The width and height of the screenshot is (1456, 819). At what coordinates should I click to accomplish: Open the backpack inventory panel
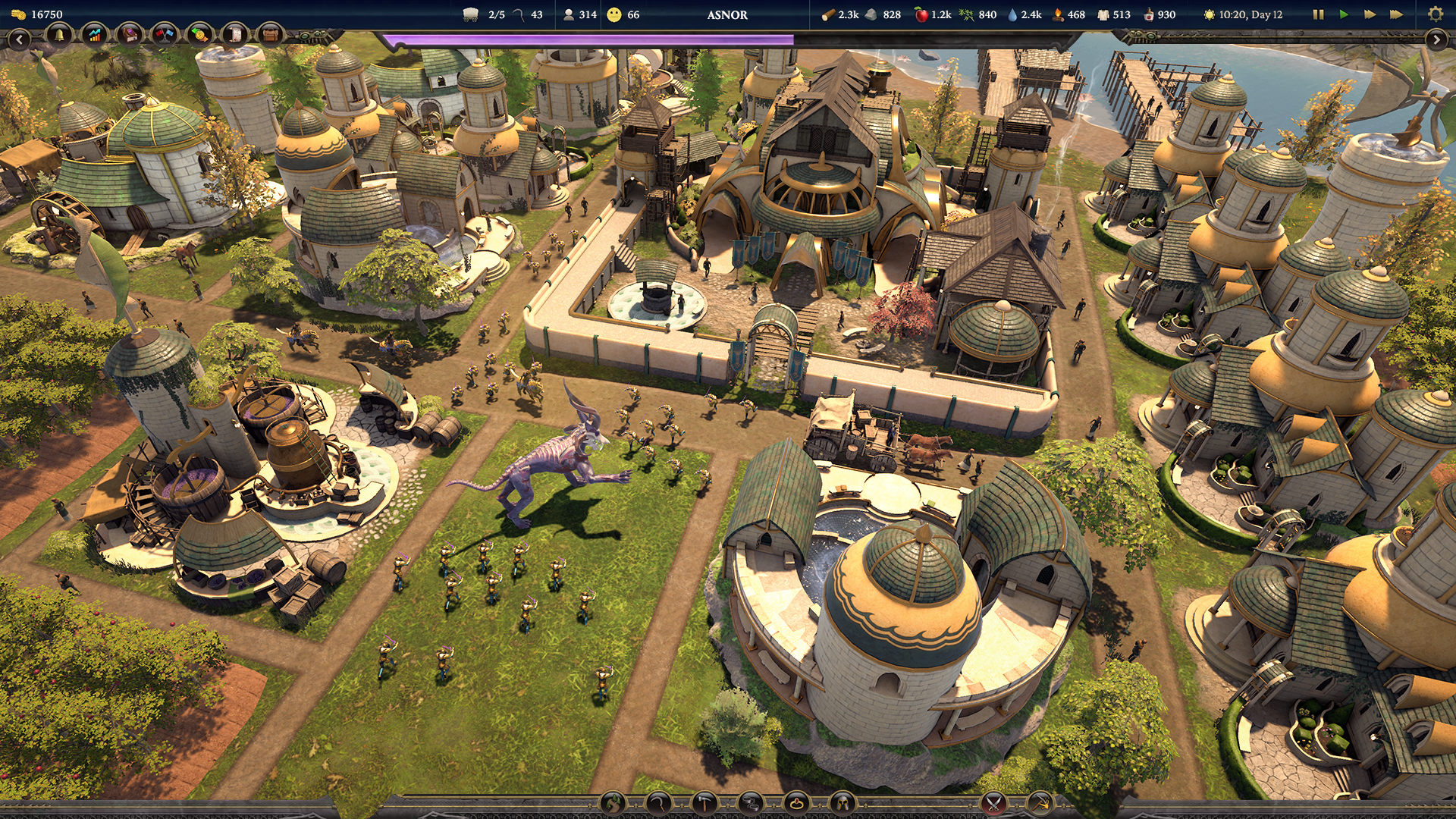[x=270, y=35]
